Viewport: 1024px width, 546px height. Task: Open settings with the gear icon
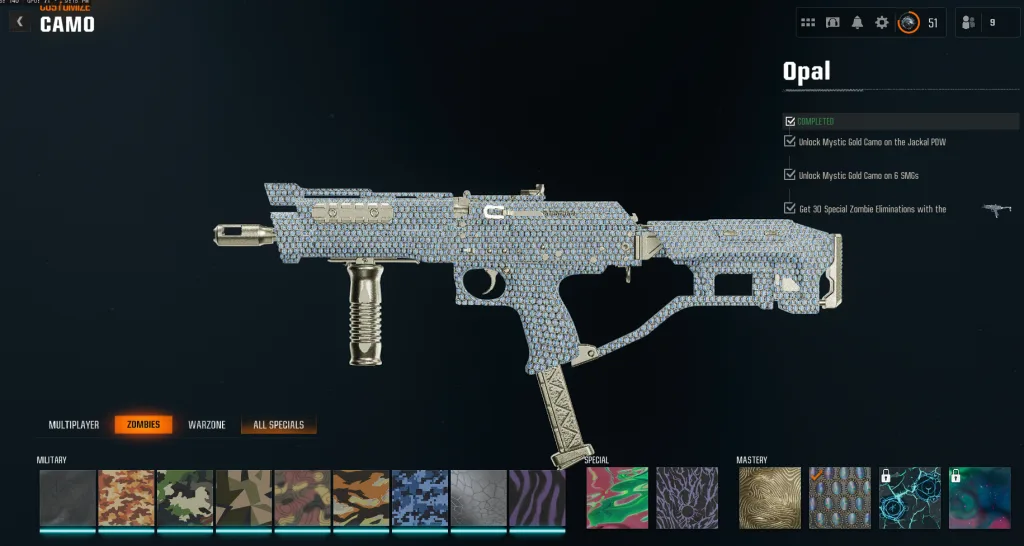881,22
